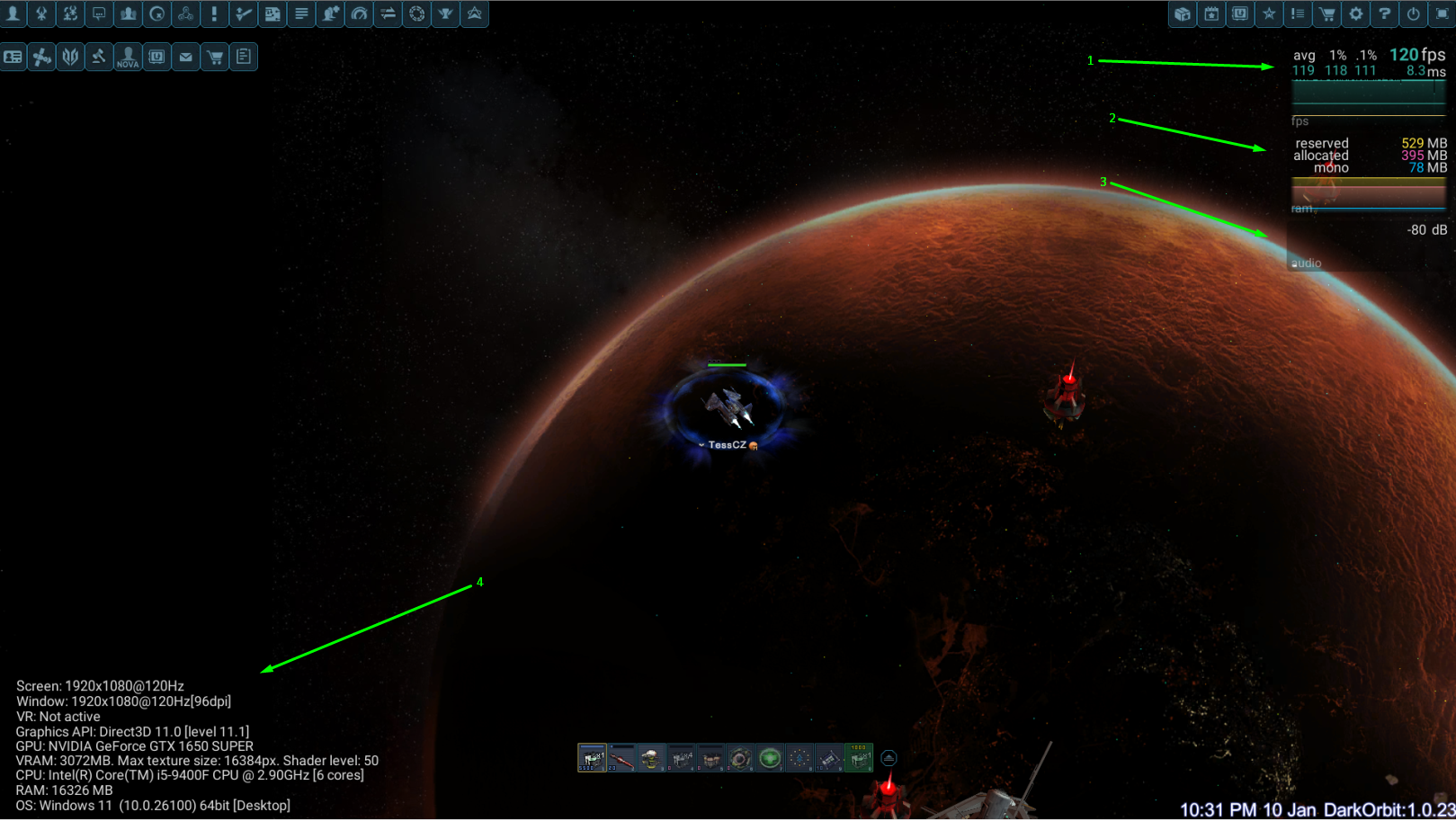Image resolution: width=1456 pixels, height=821 pixels.
Task: Open the shopping cart in top-right toolbar
Action: [1326, 13]
